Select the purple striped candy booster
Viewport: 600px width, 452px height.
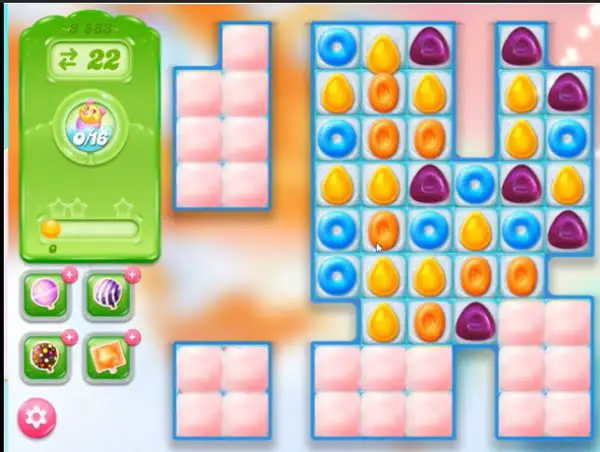[107, 296]
